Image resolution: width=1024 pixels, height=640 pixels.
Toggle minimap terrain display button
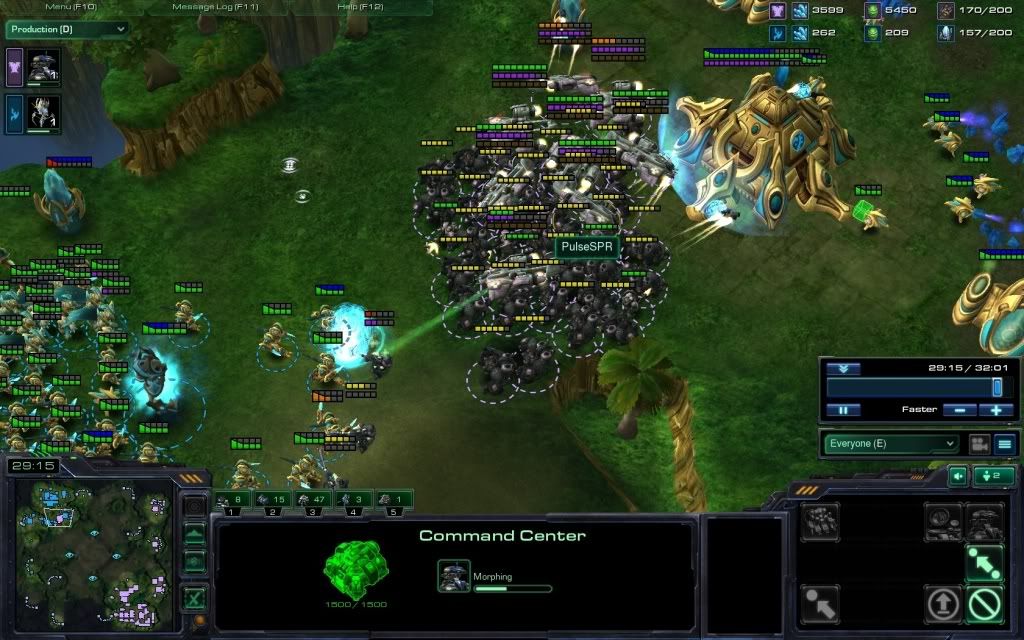[195, 535]
